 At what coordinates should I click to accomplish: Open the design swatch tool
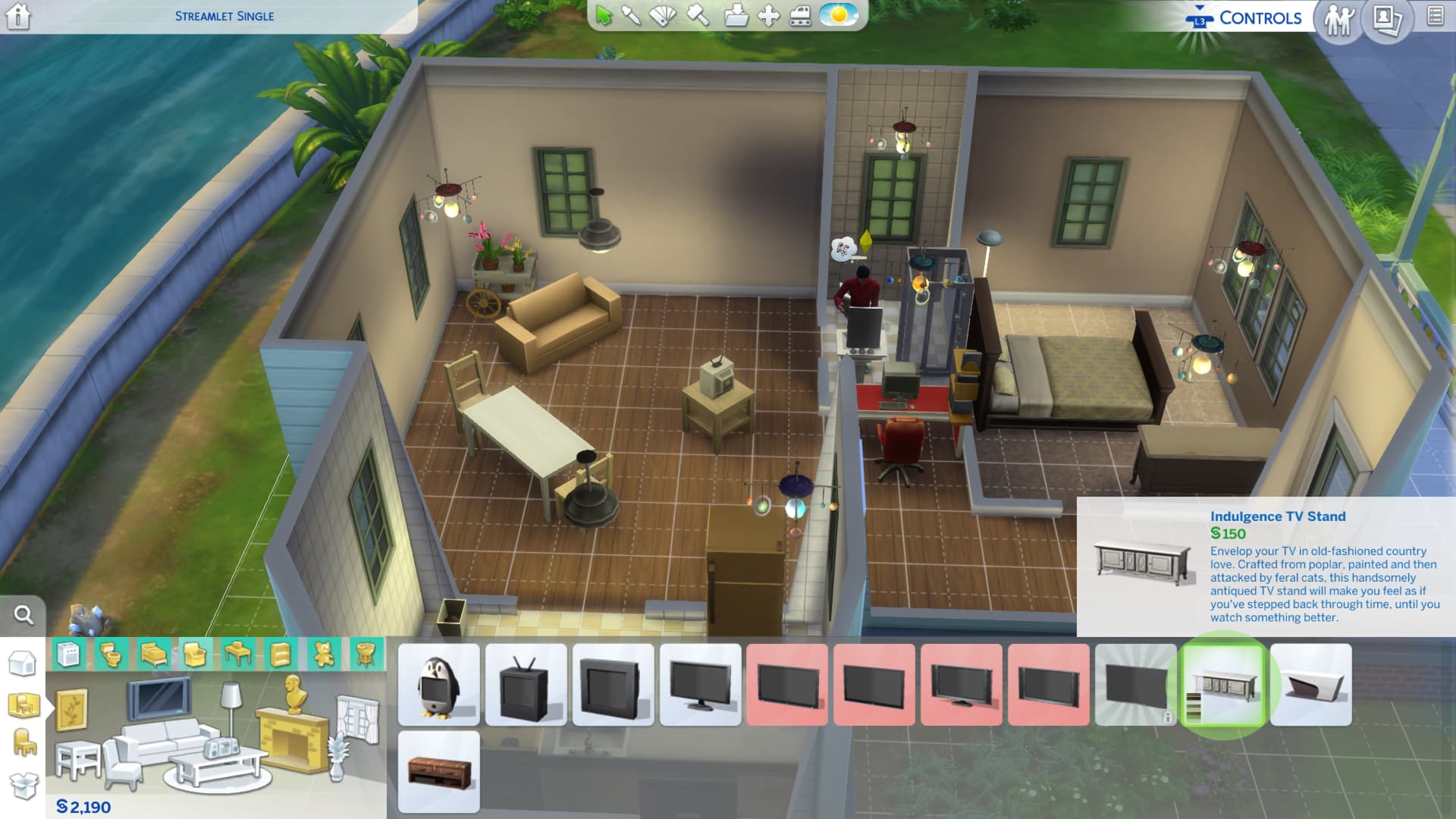(664, 15)
